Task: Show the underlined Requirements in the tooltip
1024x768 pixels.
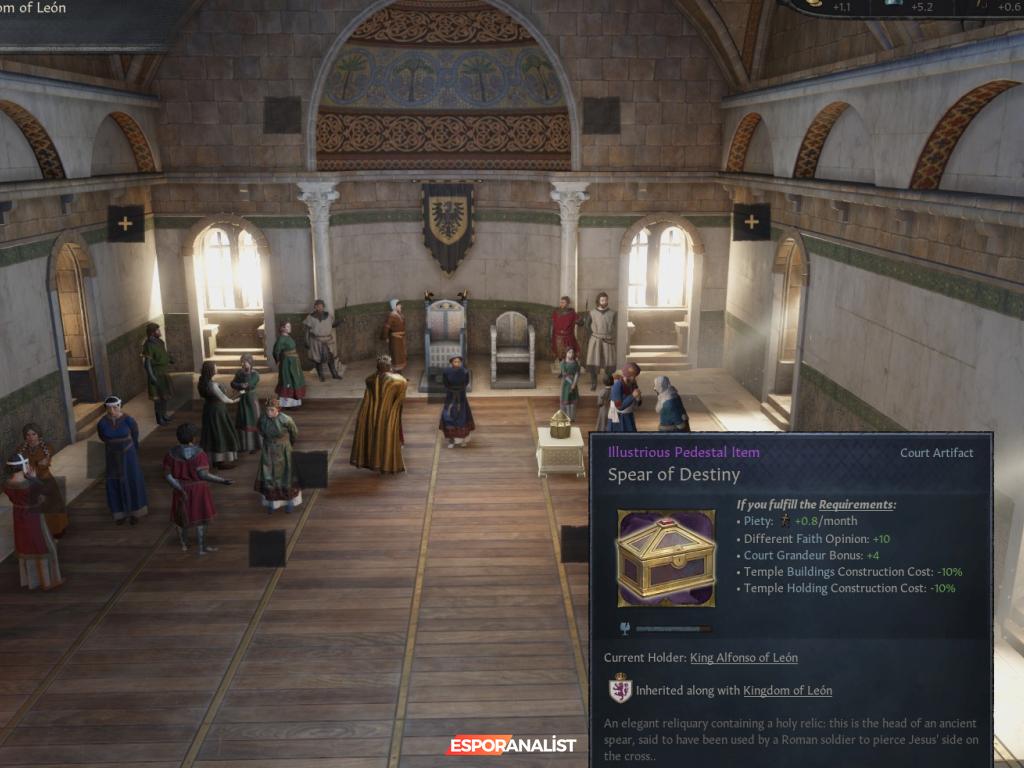Action: pyautogui.click(x=856, y=505)
